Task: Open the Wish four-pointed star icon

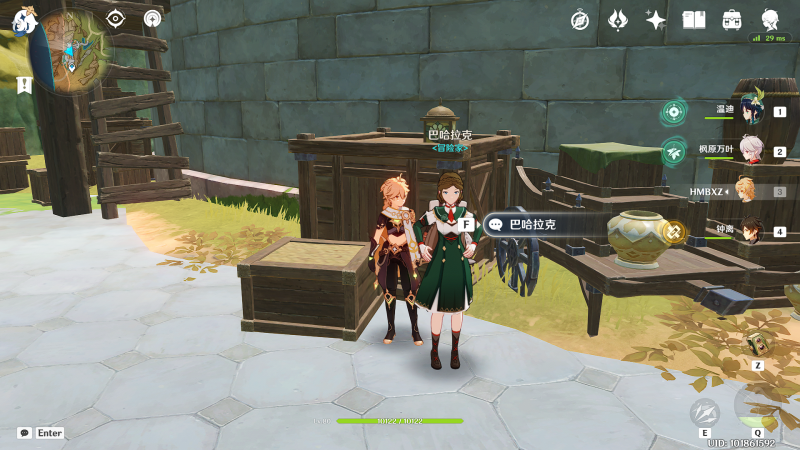Action: coord(656,19)
